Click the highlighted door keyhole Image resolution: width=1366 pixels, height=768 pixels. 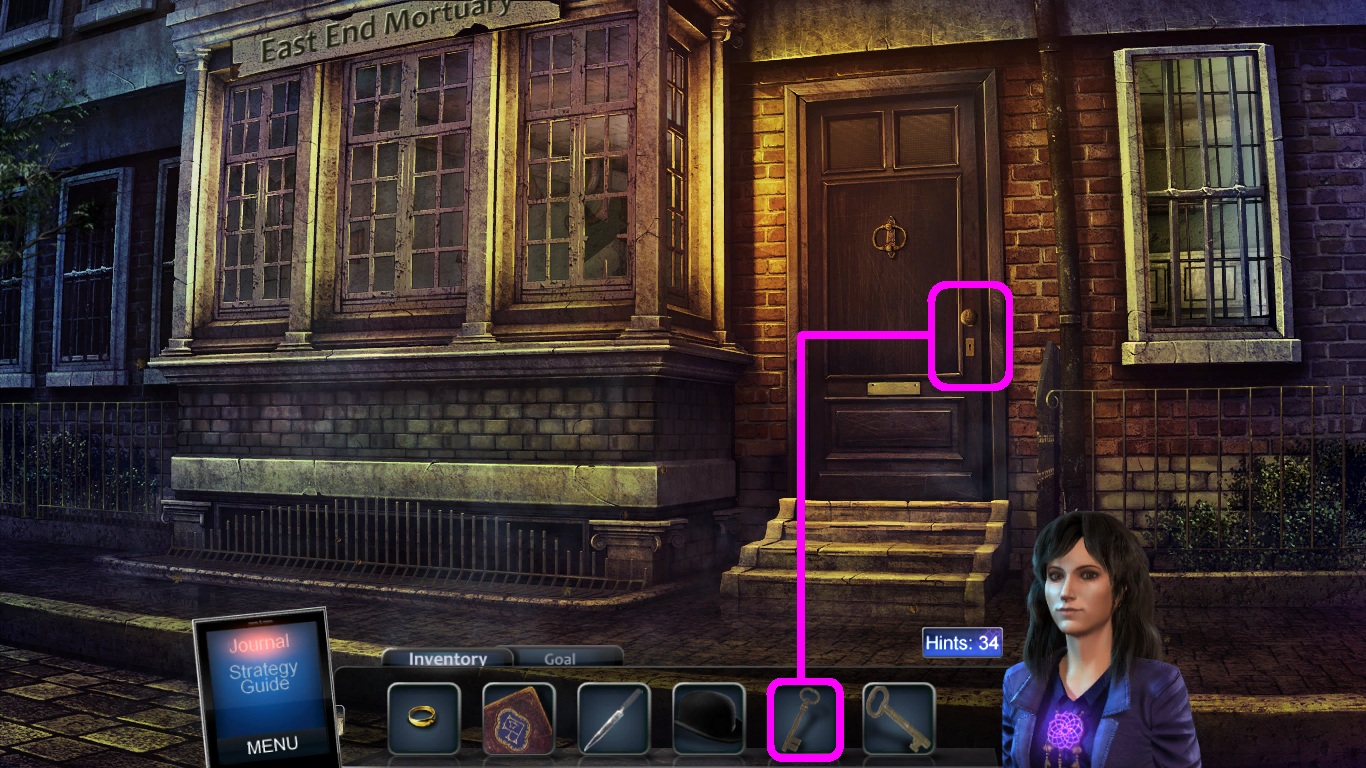coord(969,345)
